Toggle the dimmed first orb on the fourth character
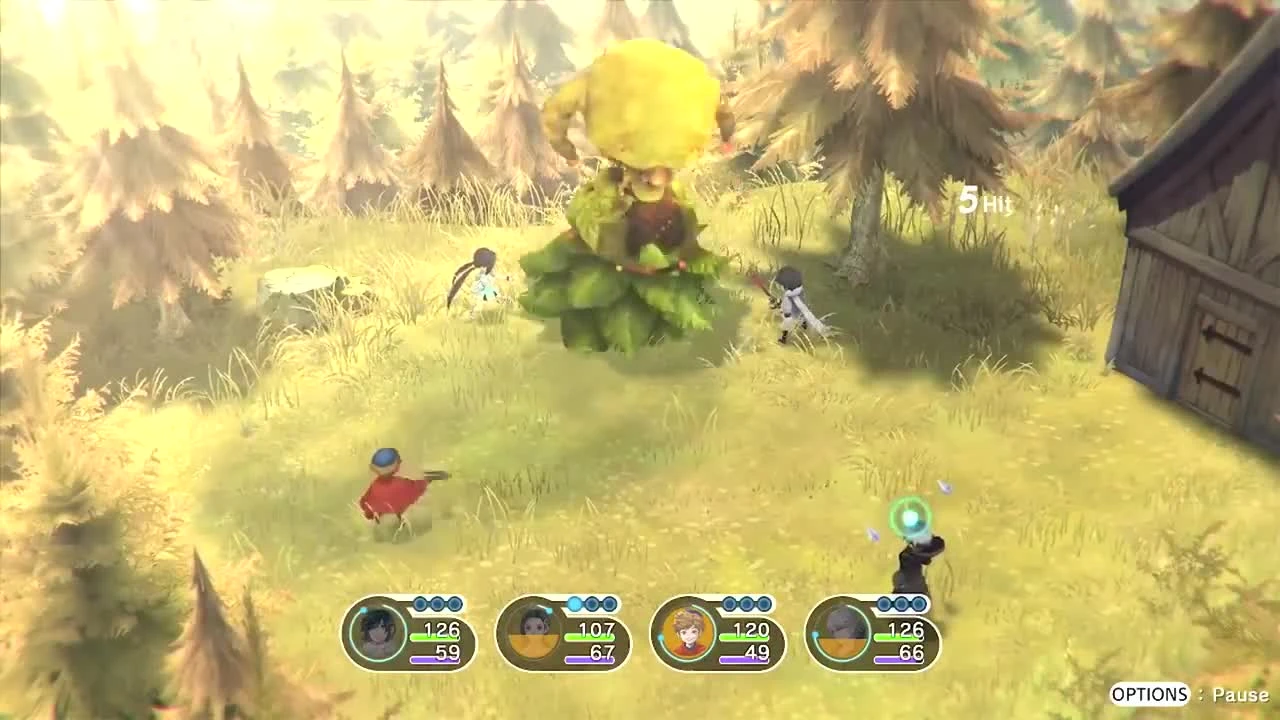The image size is (1280, 720). [885, 603]
